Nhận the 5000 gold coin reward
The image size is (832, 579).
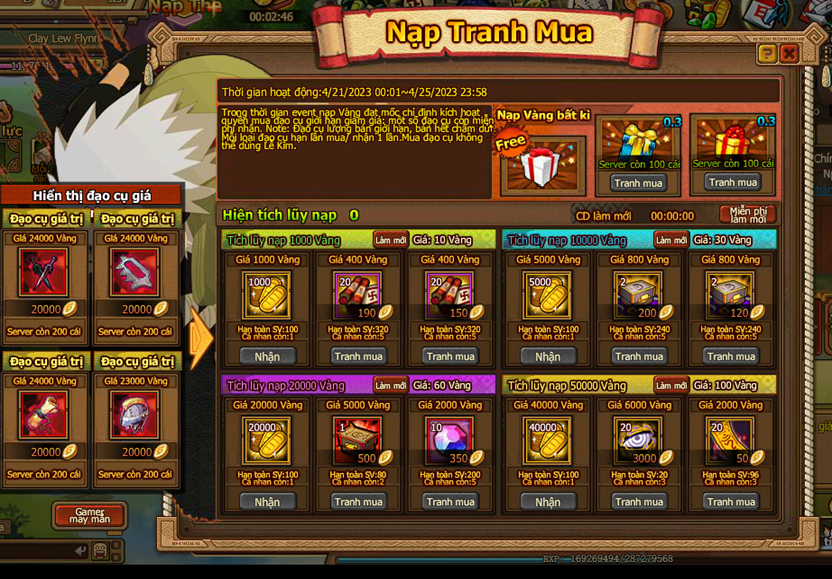pos(547,356)
